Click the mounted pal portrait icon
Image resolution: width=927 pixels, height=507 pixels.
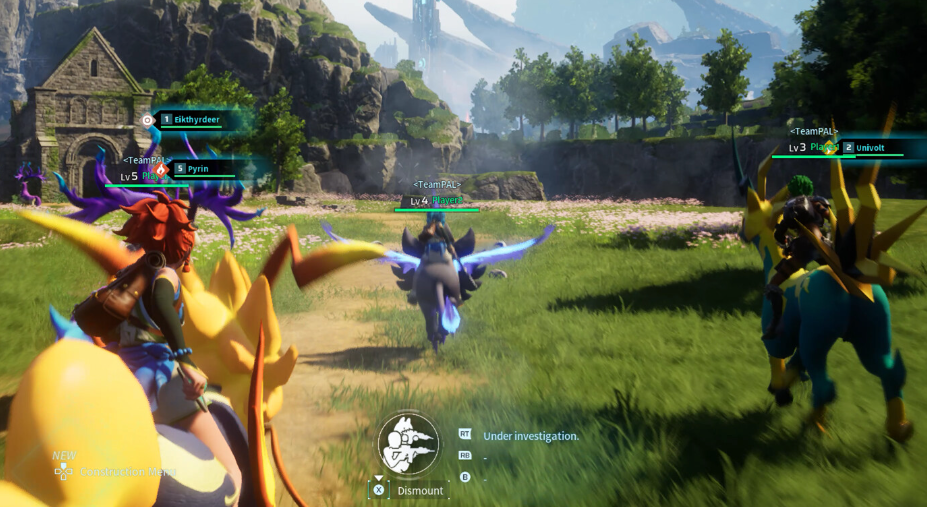click(x=409, y=444)
